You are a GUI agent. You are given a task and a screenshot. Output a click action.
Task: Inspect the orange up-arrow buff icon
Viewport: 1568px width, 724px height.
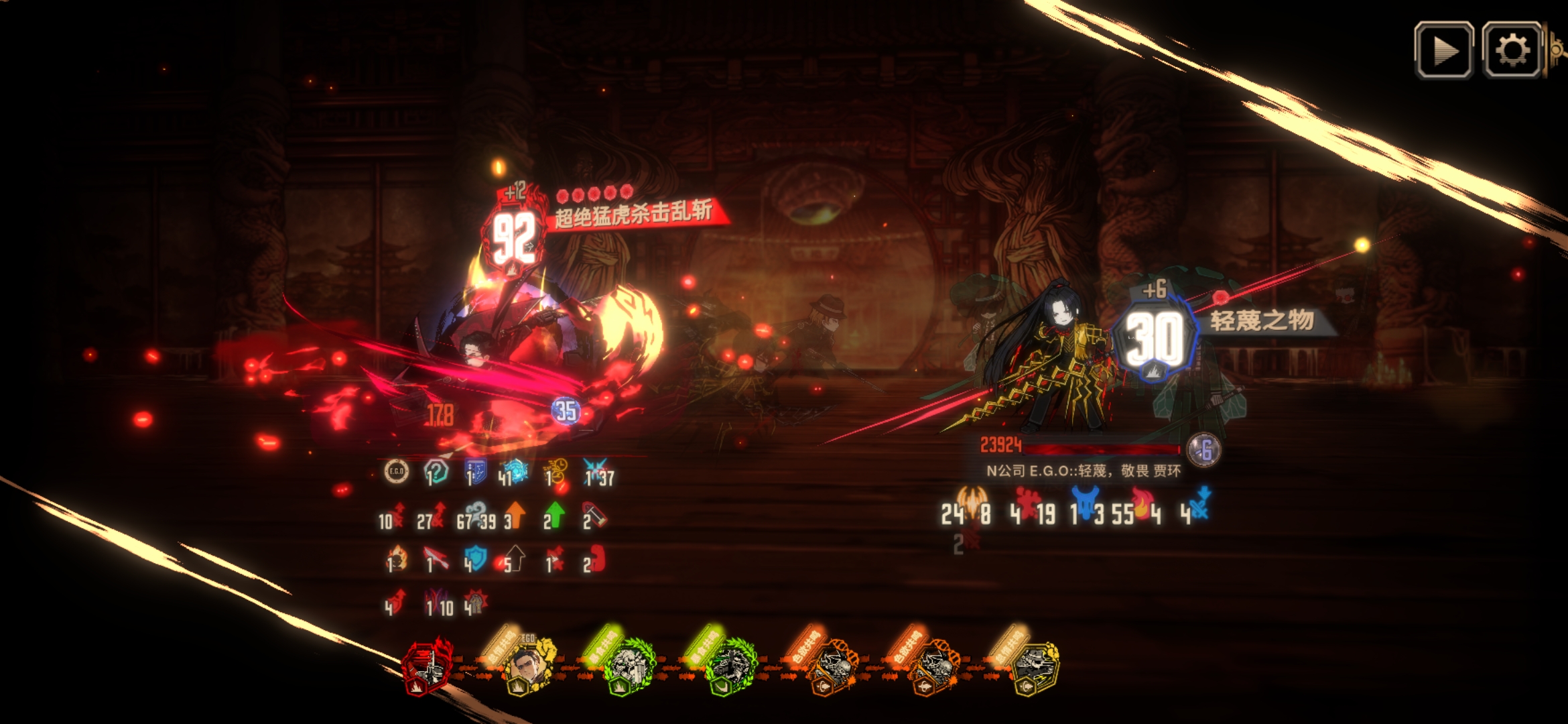pos(515,516)
